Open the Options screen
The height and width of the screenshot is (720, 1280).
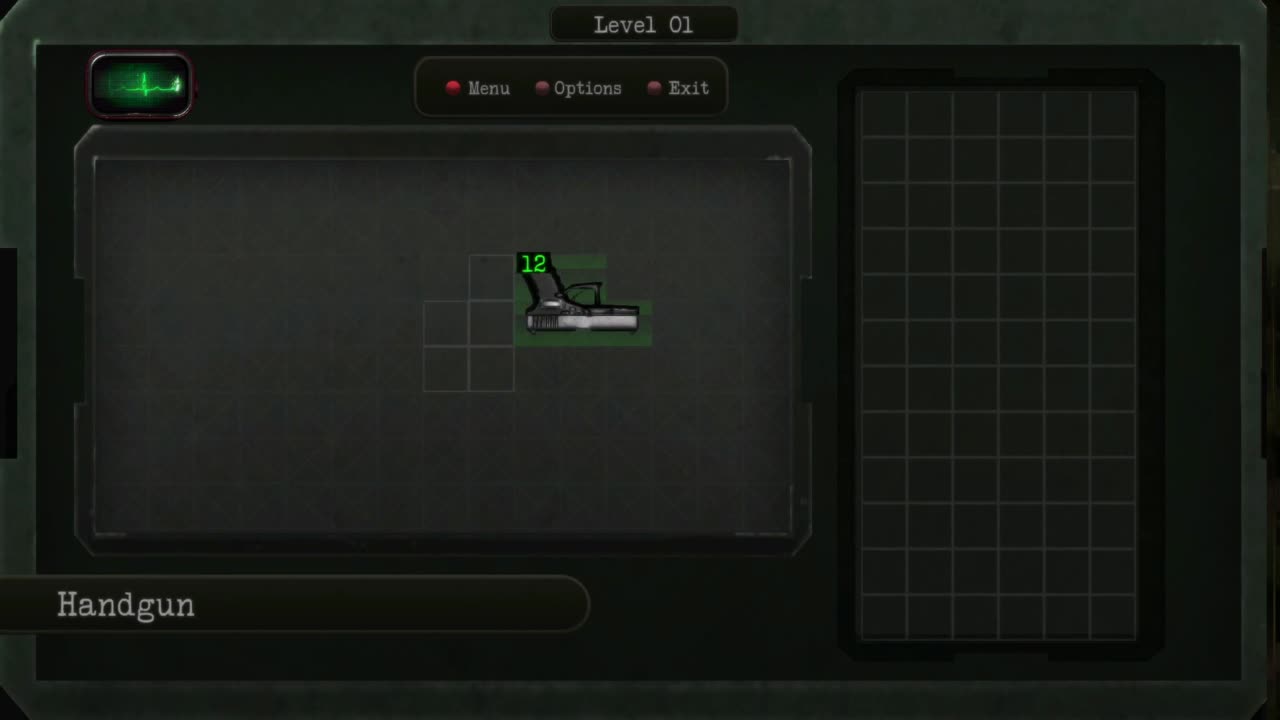coord(578,88)
